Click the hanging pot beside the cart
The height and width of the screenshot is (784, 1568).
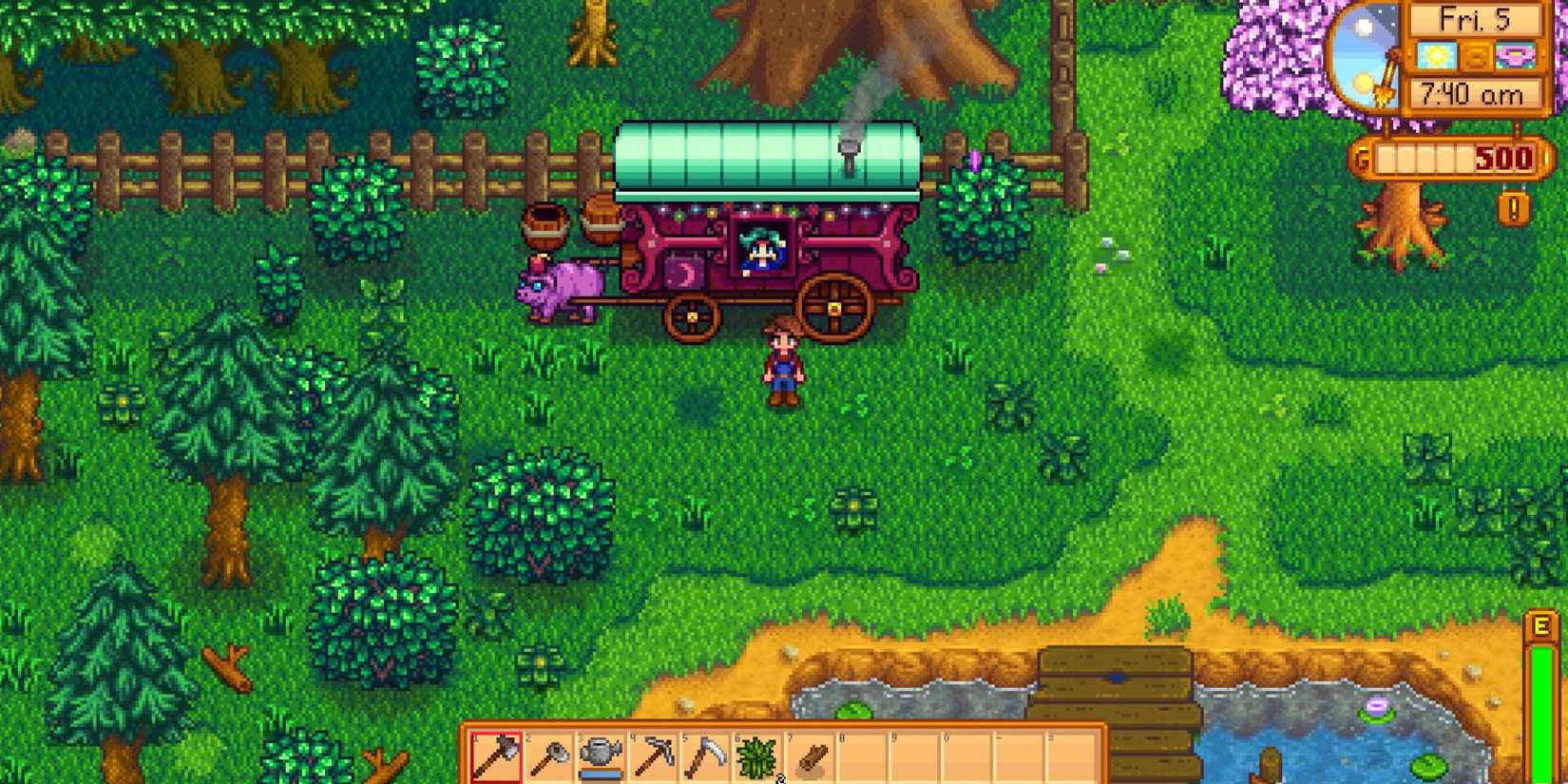click(x=546, y=226)
